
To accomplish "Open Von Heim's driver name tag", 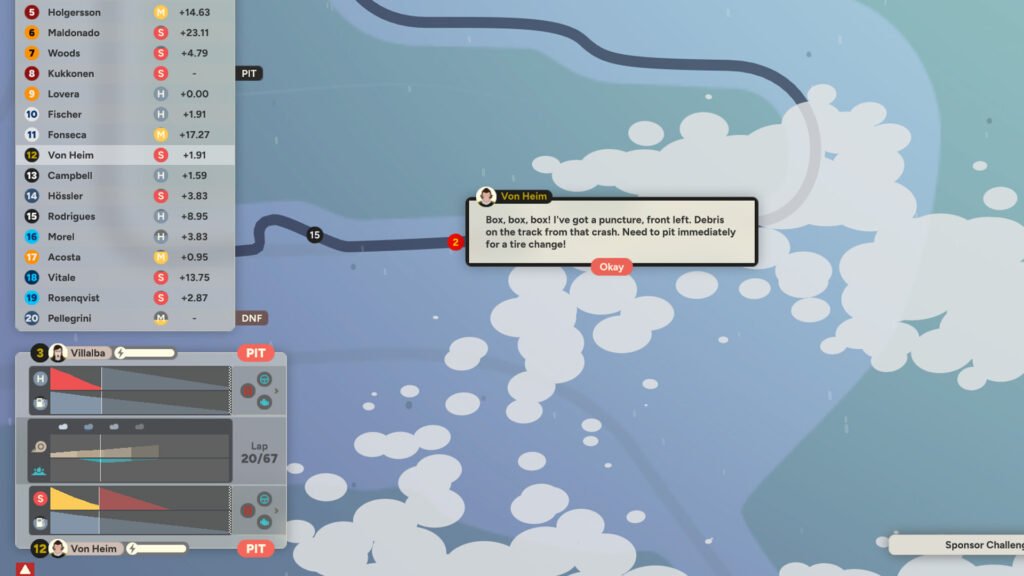I will (x=93, y=548).
